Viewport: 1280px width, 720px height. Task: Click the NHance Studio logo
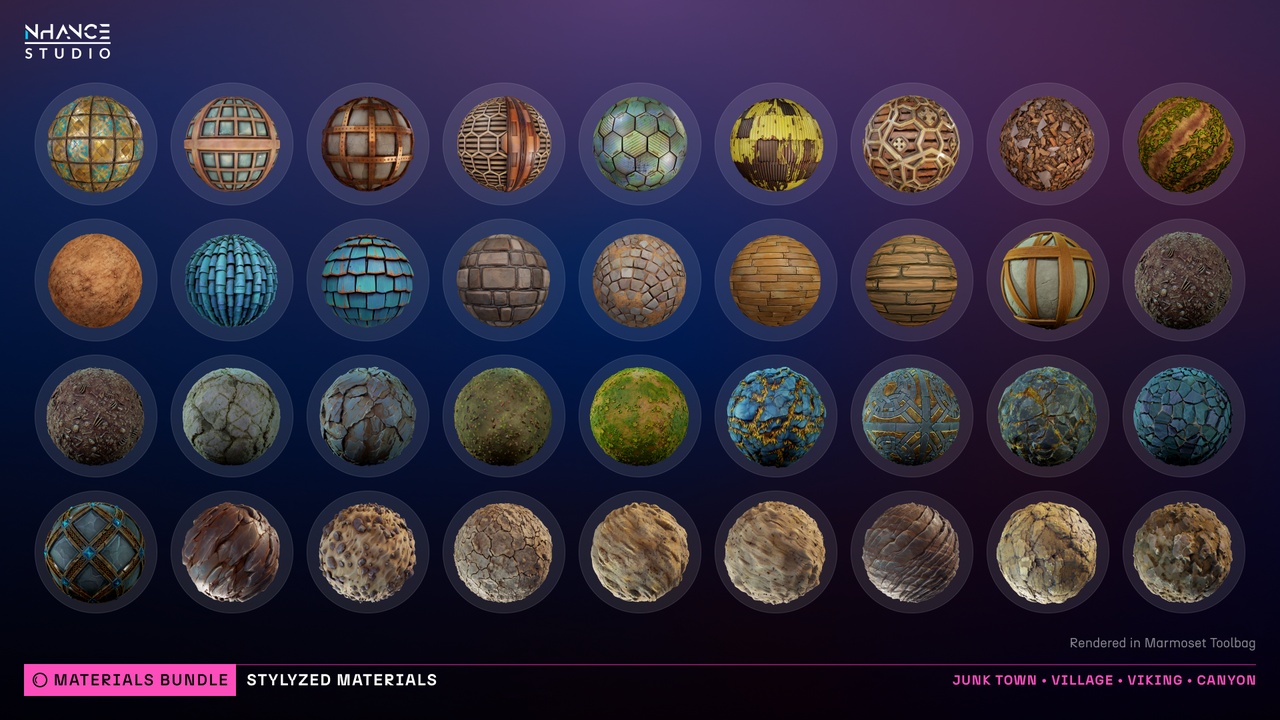point(68,41)
